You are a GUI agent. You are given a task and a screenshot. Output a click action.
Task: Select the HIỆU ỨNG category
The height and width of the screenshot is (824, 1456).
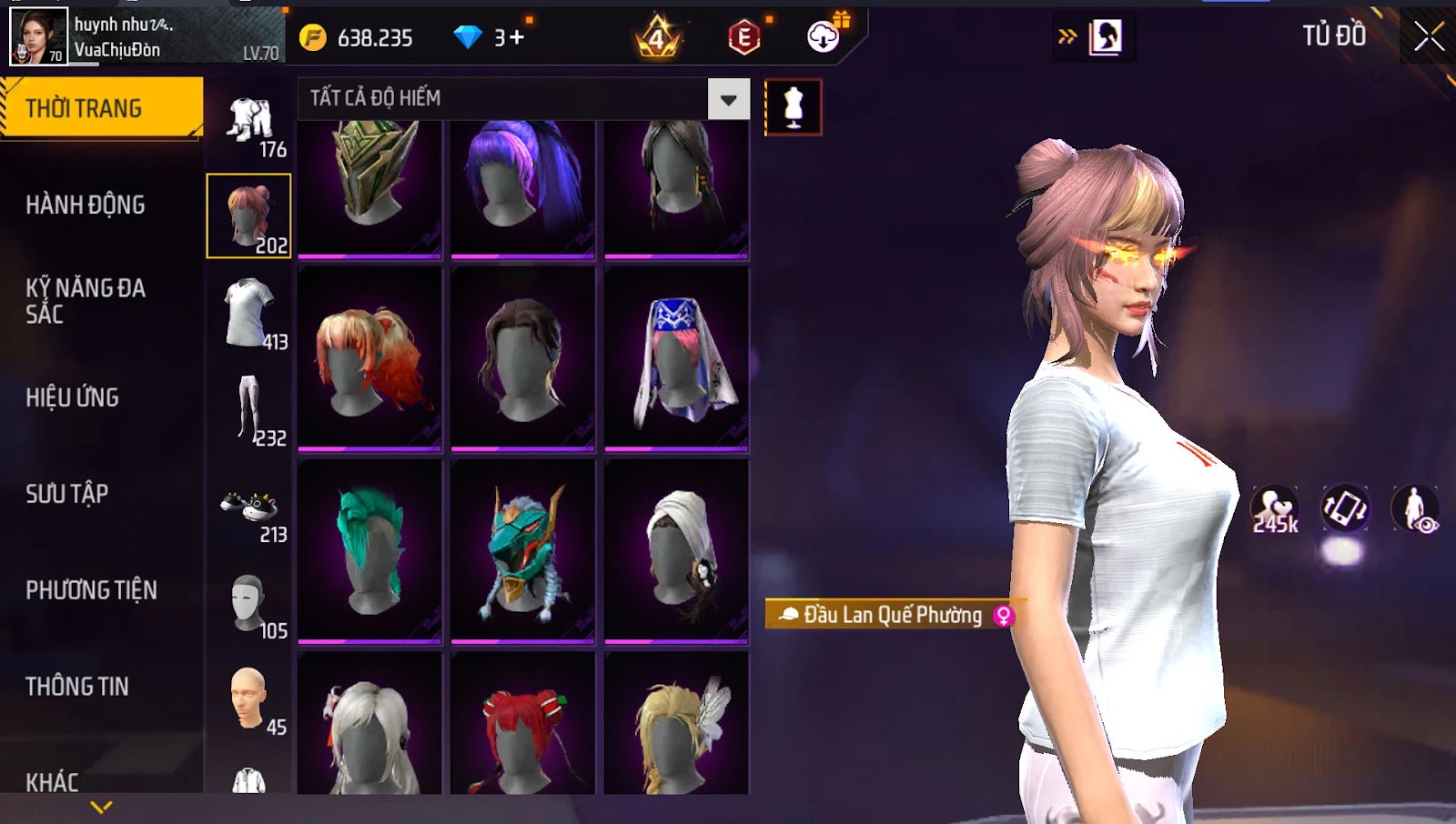pos(73,397)
